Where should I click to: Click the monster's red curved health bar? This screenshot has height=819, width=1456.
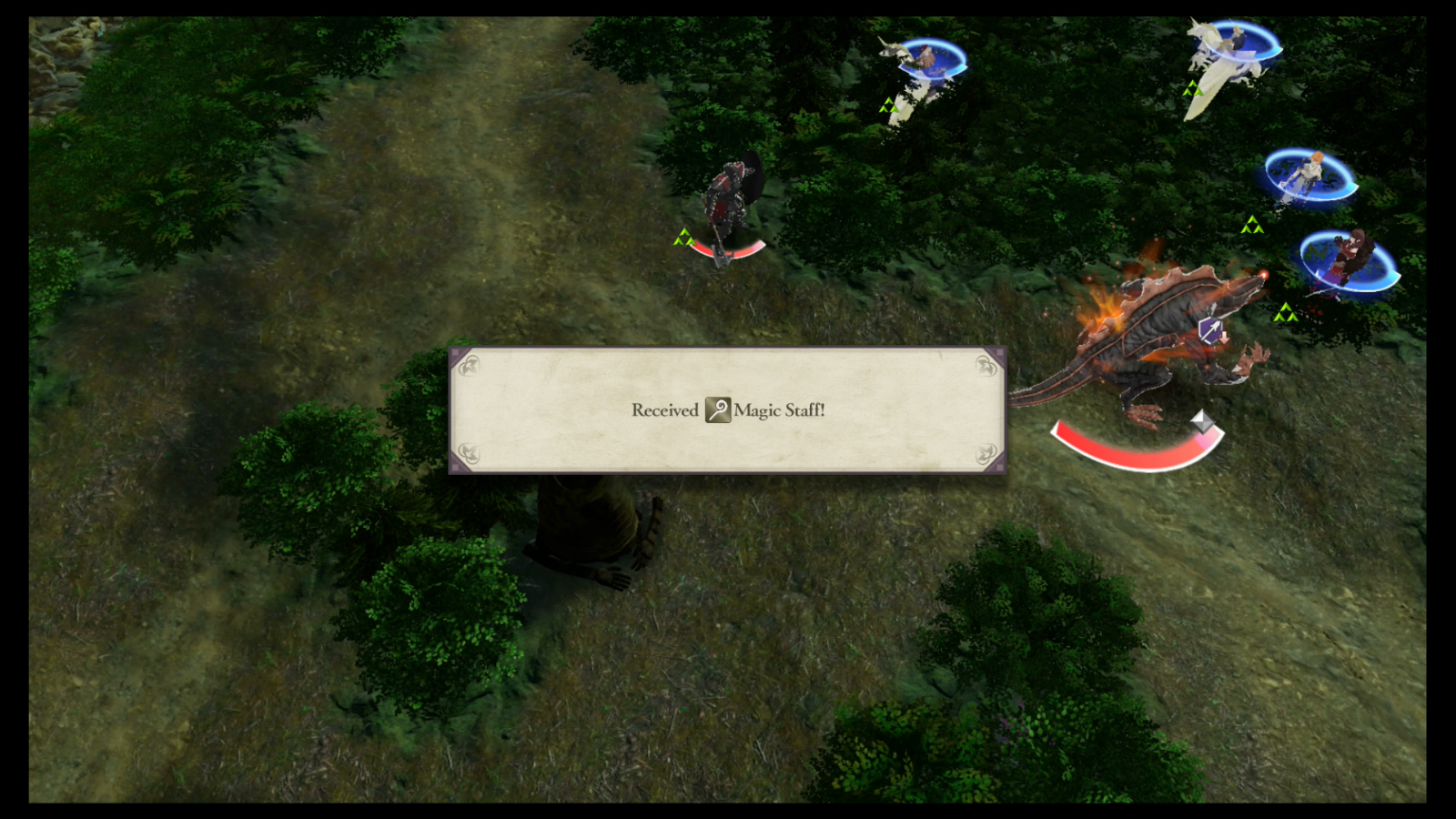click(x=1137, y=450)
